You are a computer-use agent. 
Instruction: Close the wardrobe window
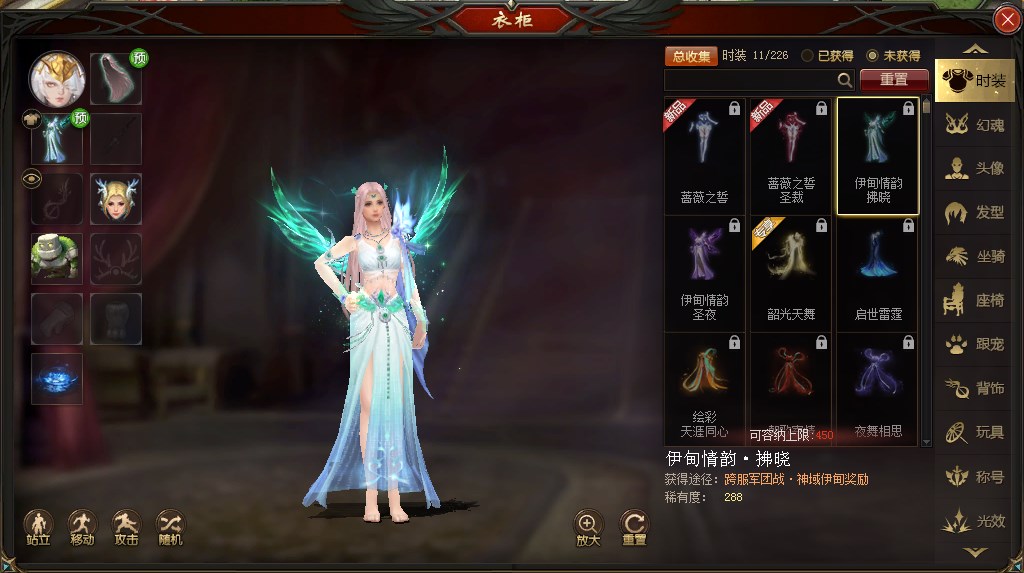pos(1006,20)
